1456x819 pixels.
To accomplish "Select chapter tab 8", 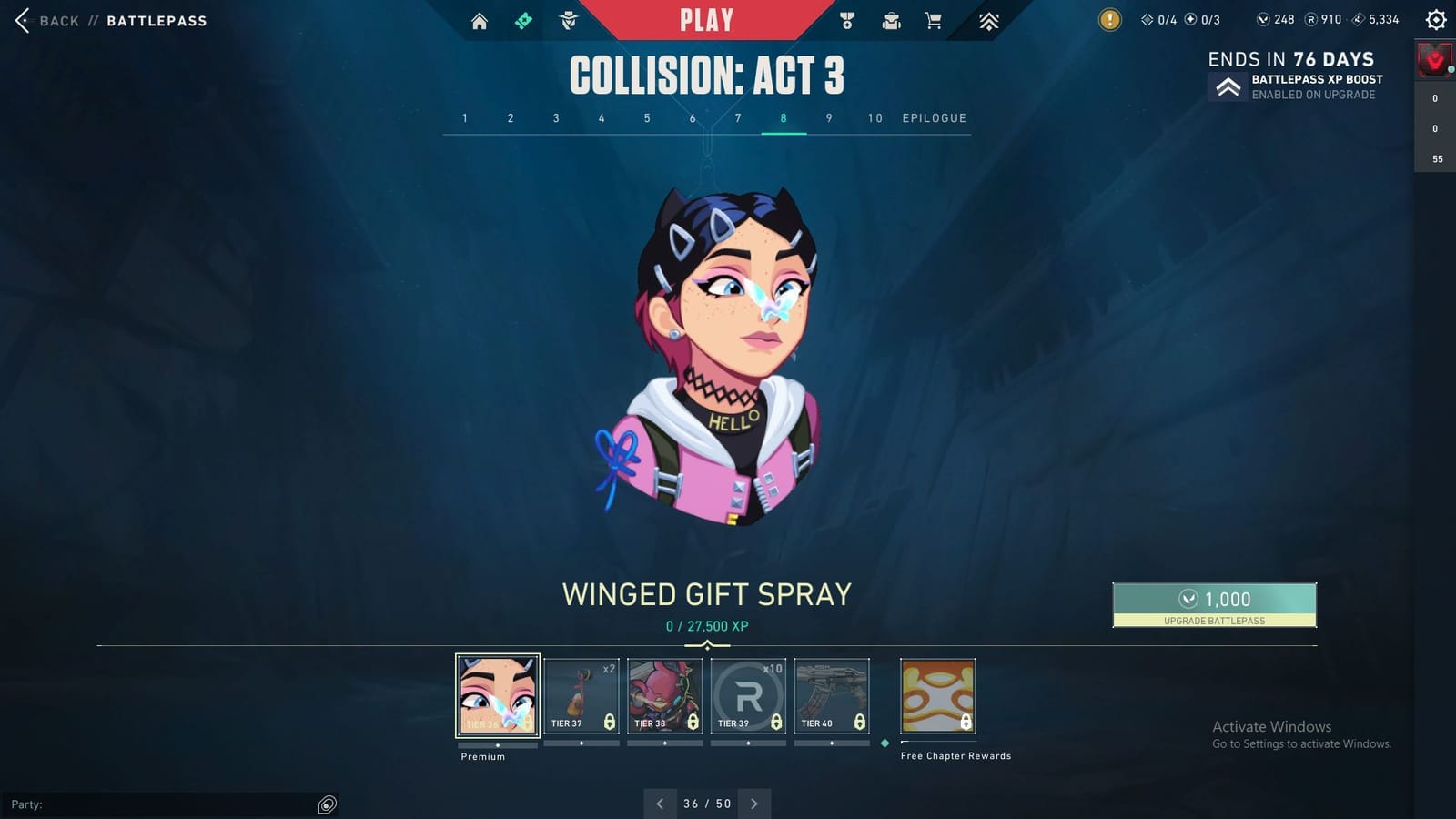I will pos(783,118).
